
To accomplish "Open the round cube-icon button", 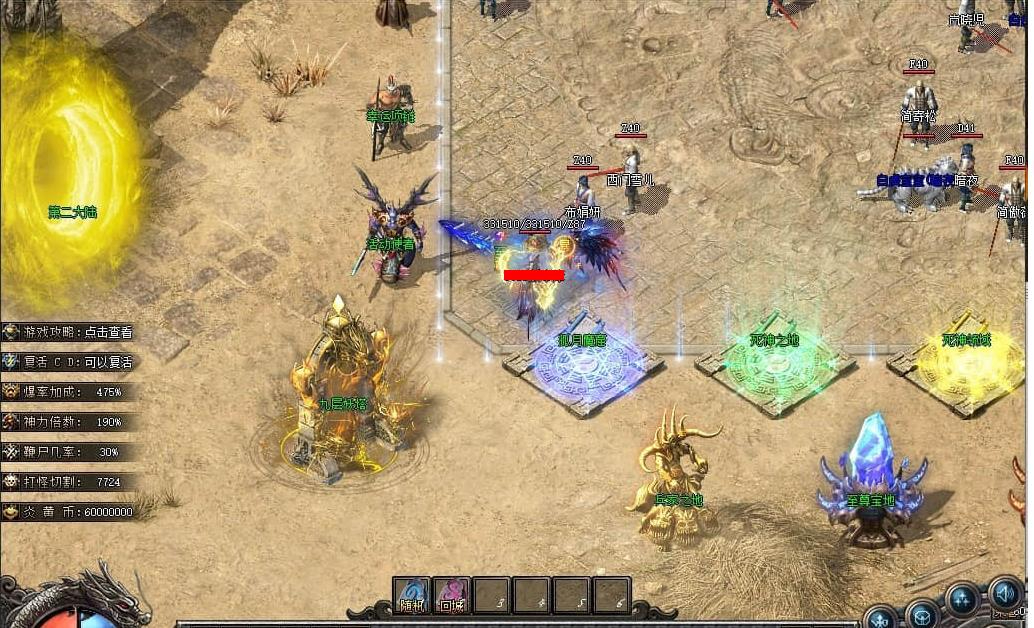I will tap(921, 614).
